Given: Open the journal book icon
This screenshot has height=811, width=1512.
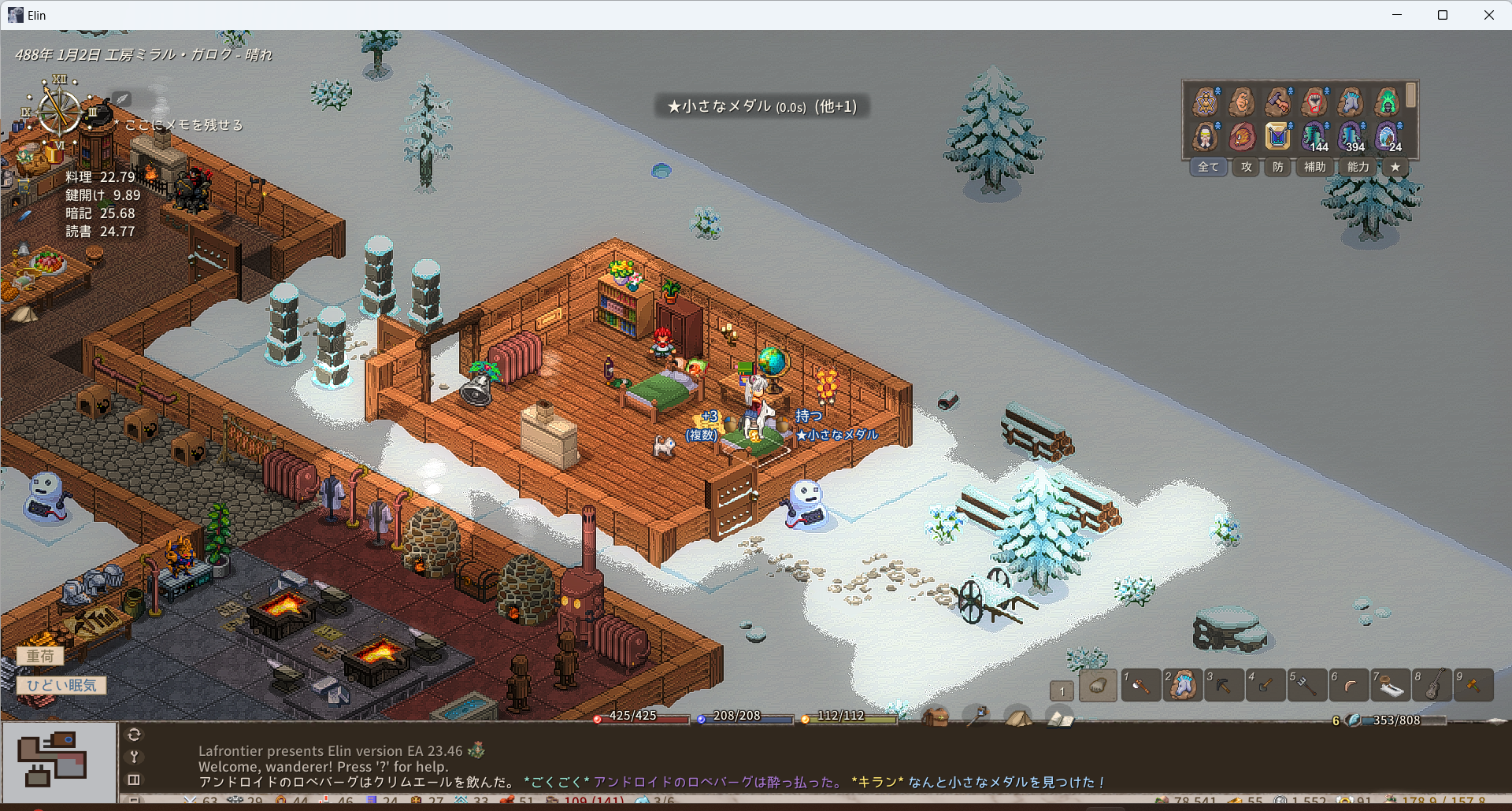Looking at the screenshot, I should click(x=1060, y=718).
